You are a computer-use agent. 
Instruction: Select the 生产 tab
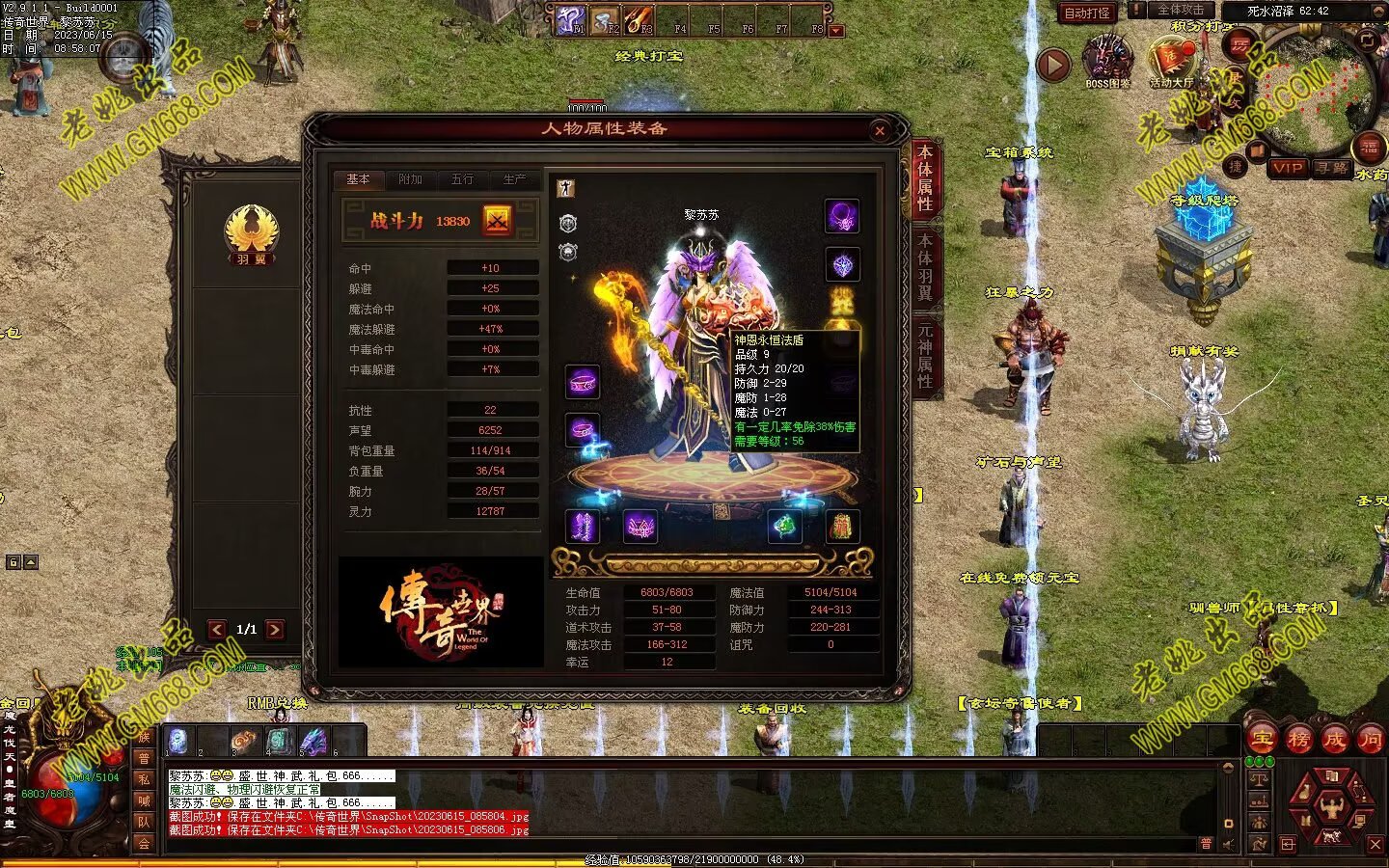514,179
